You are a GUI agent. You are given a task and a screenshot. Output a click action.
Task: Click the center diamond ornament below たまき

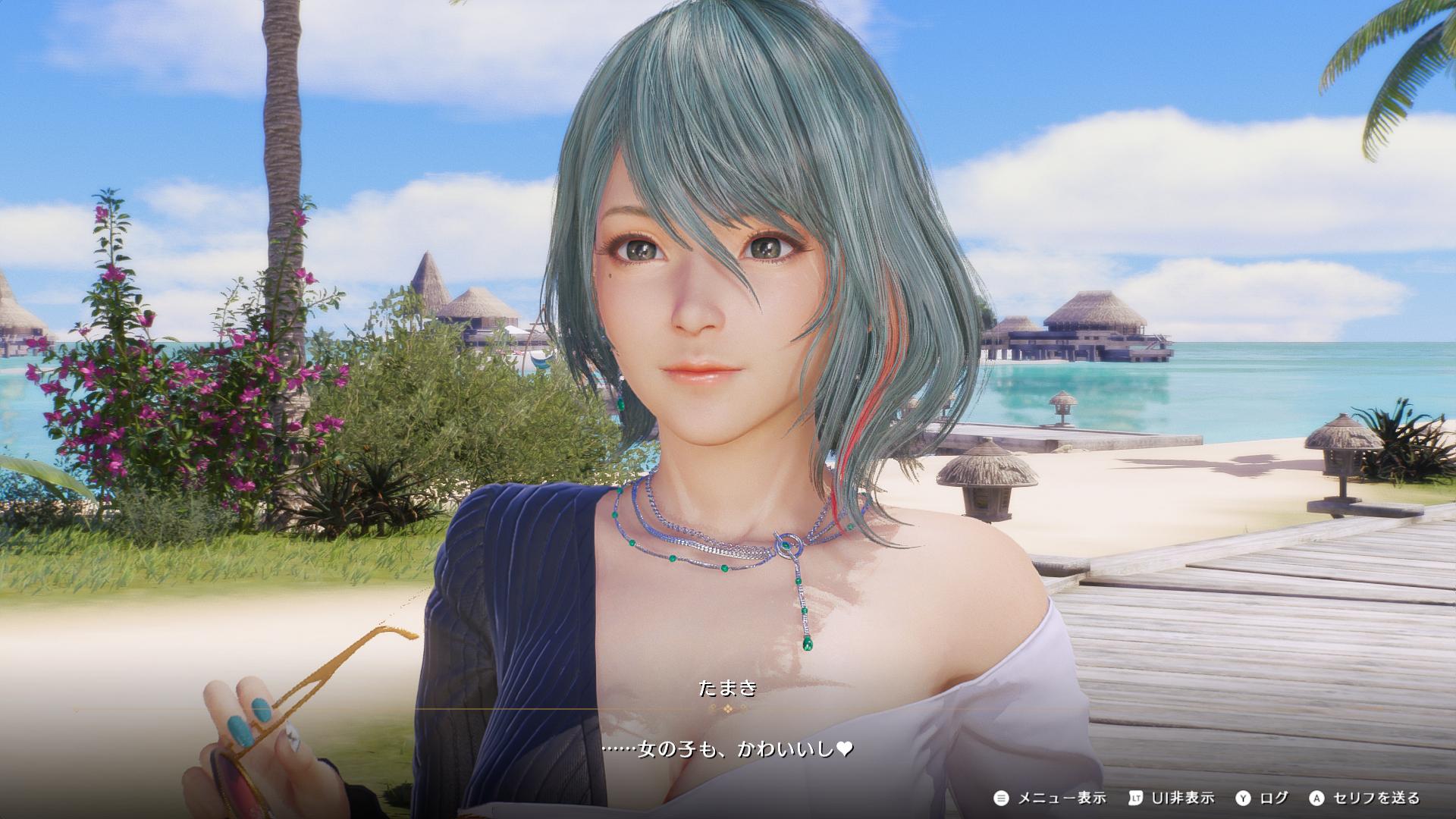[x=726, y=710]
